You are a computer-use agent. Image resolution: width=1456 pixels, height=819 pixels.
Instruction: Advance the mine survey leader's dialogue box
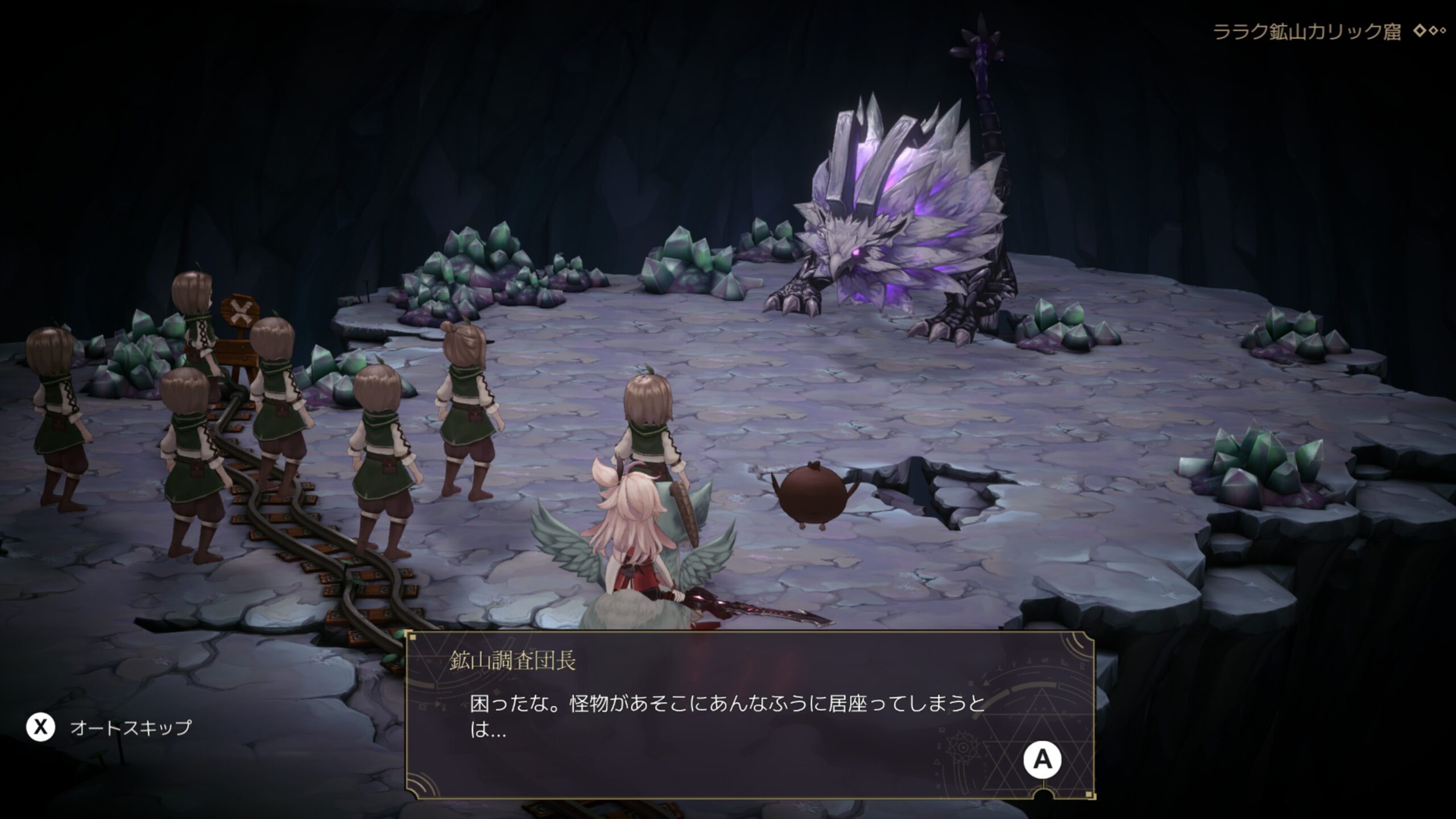pyautogui.click(x=1042, y=759)
